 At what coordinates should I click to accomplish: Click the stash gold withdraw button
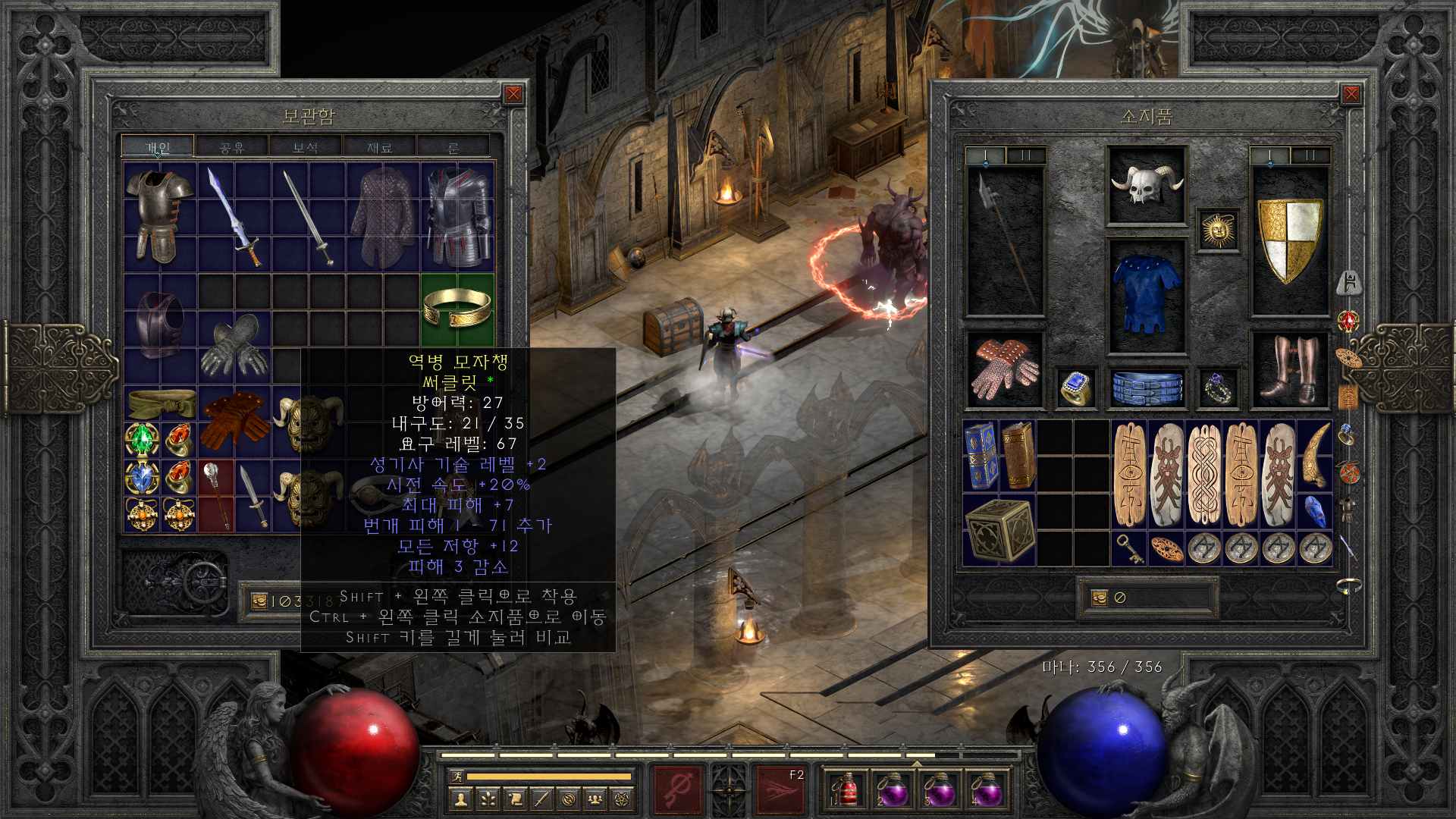pos(259,601)
